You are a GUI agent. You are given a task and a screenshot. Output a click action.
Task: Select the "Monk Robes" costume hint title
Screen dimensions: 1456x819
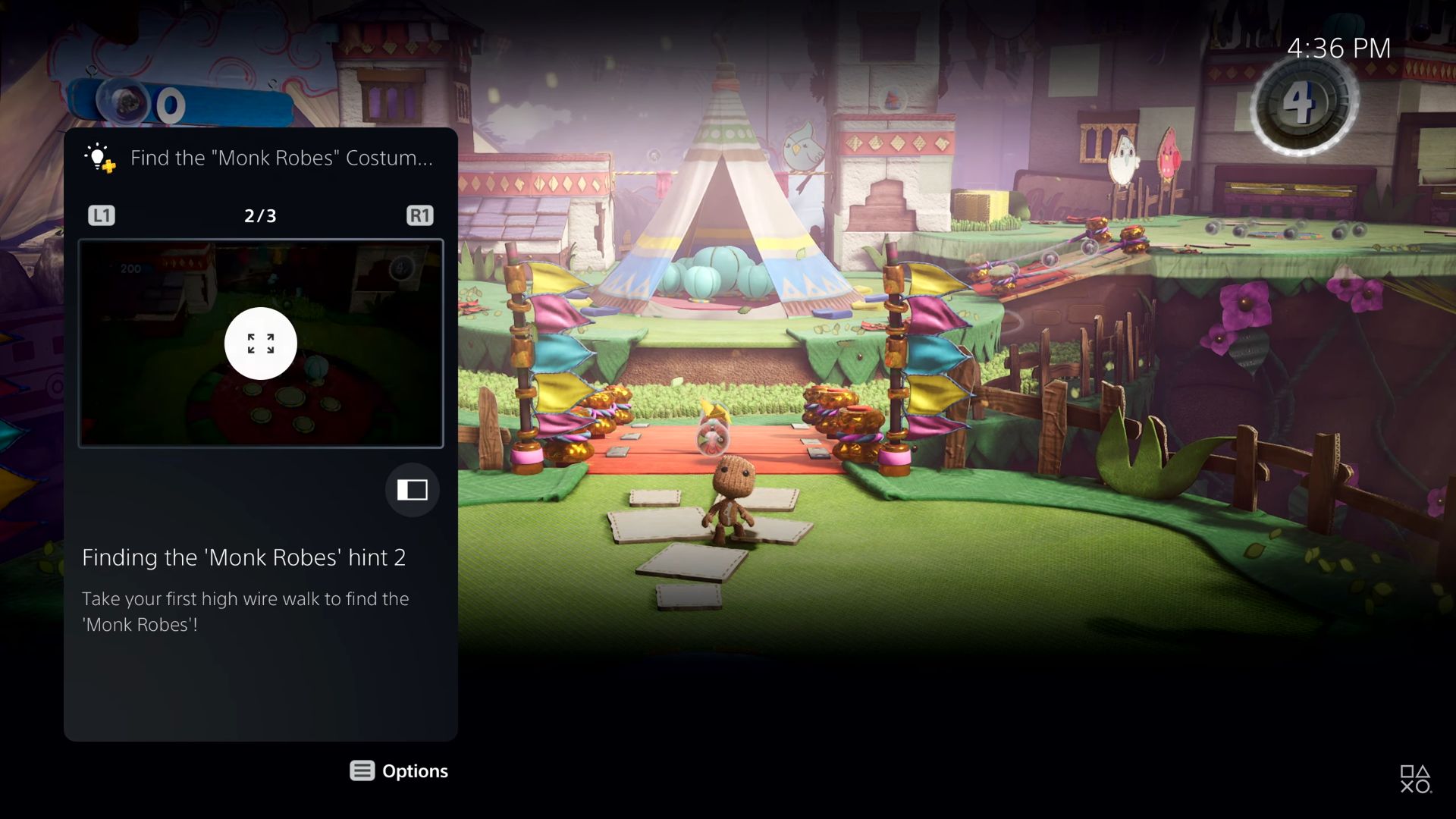tap(281, 158)
